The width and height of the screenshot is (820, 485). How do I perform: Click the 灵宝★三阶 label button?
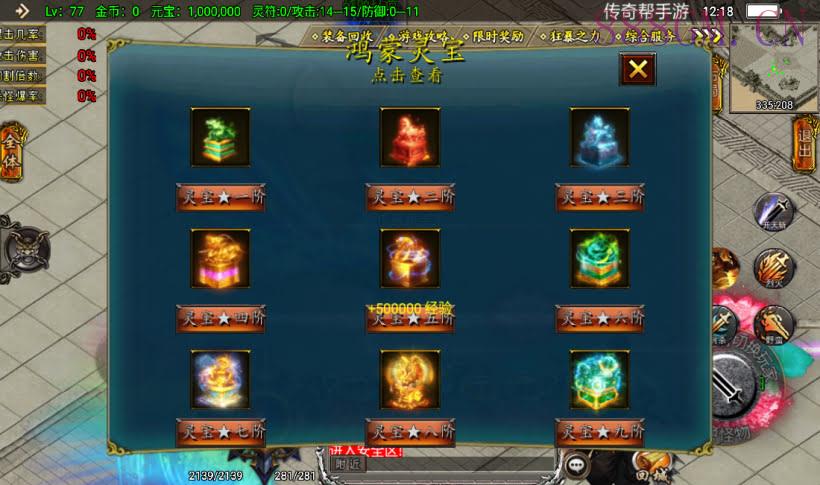click(600, 197)
